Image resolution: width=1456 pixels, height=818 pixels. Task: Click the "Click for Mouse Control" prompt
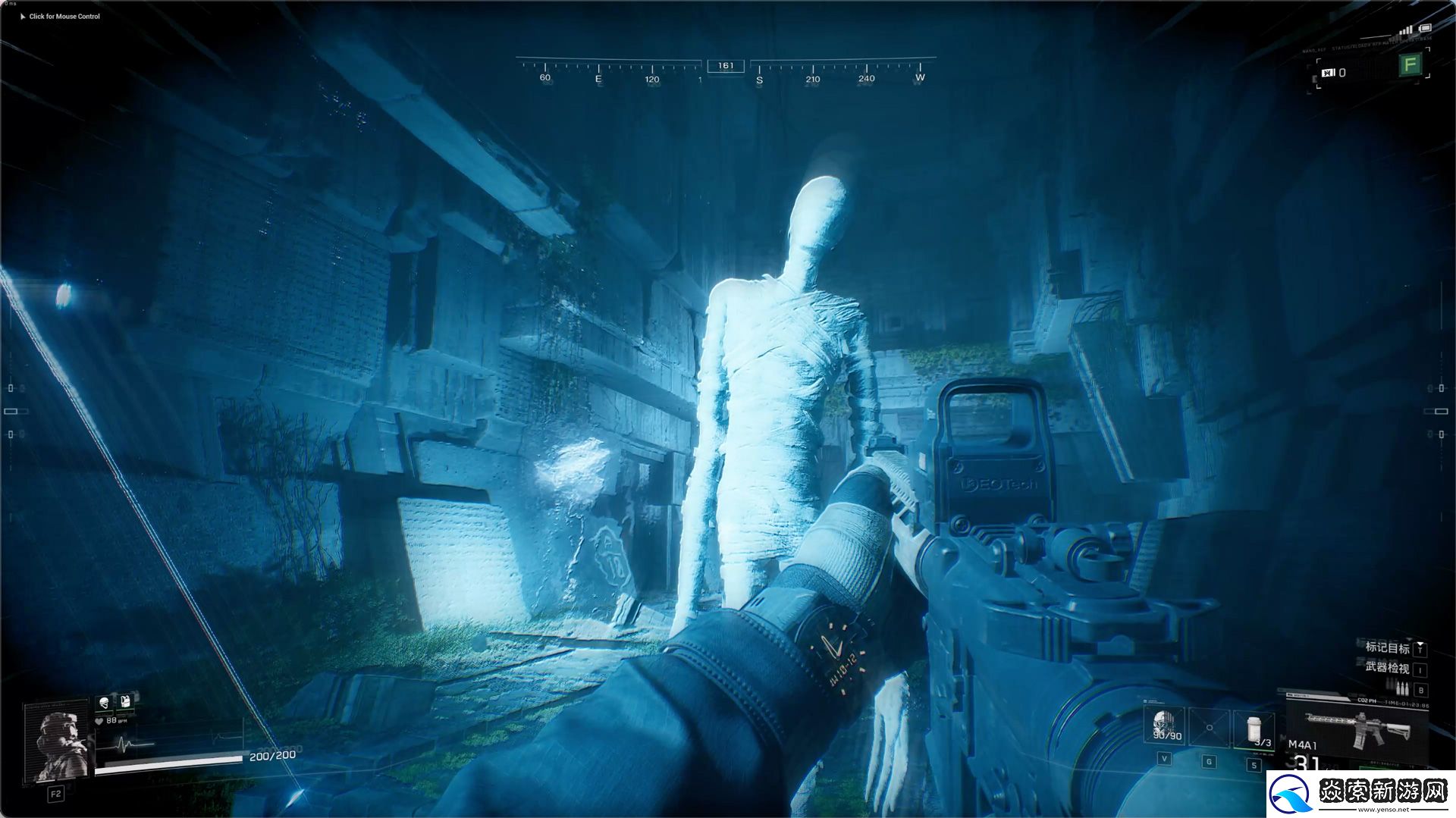(64, 16)
